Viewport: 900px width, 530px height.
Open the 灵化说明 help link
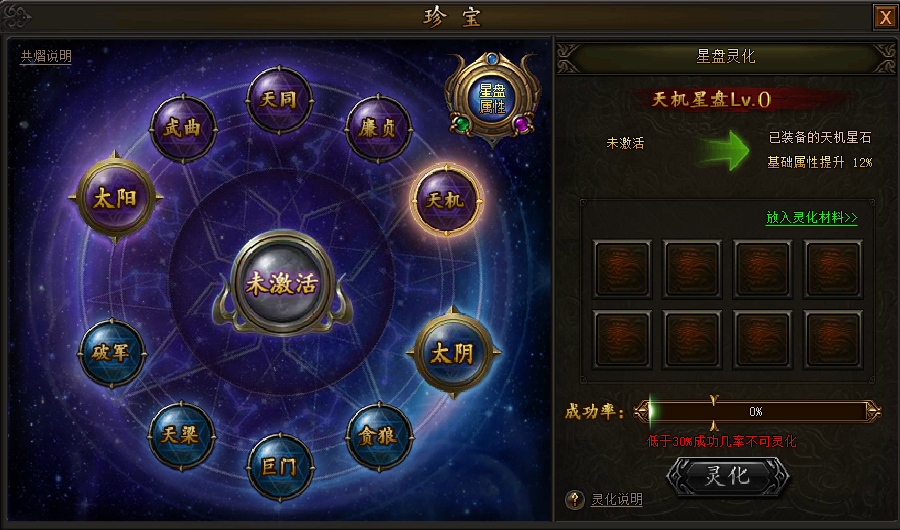(616, 500)
